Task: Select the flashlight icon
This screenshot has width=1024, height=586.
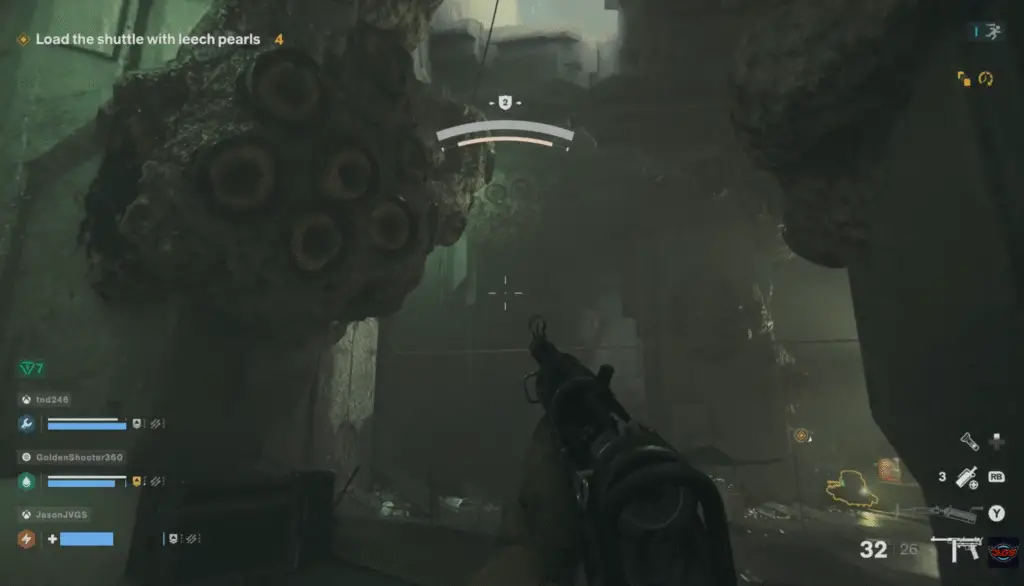Action: (968, 440)
